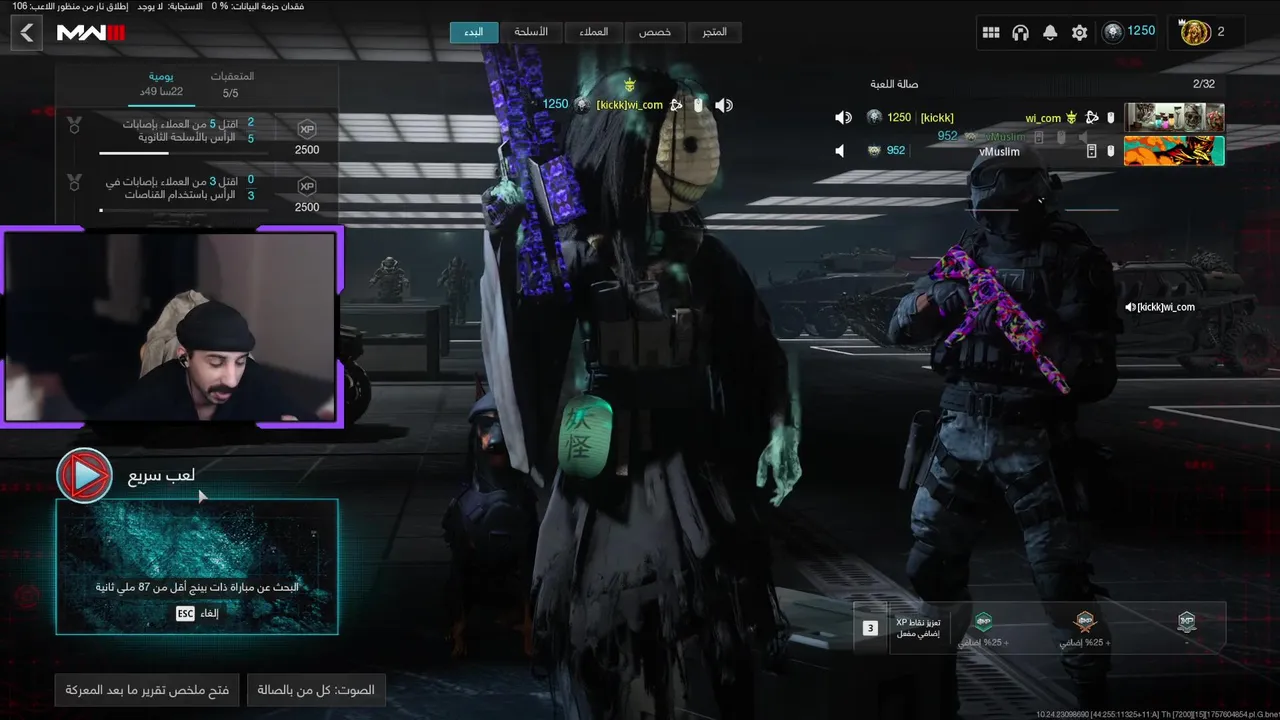Cancel matchmaking with the إلغاء button
The image size is (1280, 720).
[197, 613]
